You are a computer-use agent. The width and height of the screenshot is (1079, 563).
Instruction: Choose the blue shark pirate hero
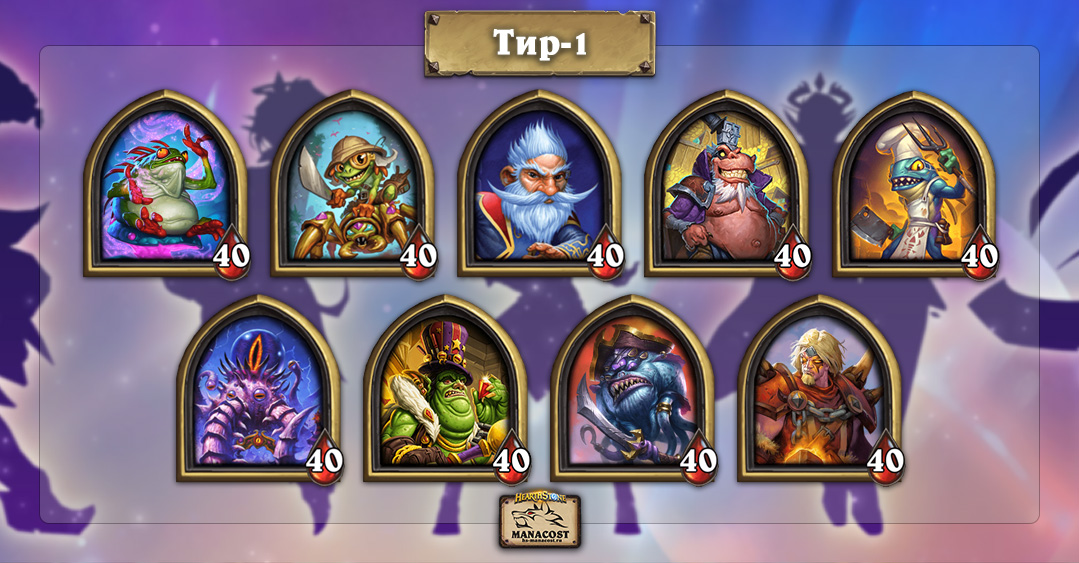(x=632, y=392)
